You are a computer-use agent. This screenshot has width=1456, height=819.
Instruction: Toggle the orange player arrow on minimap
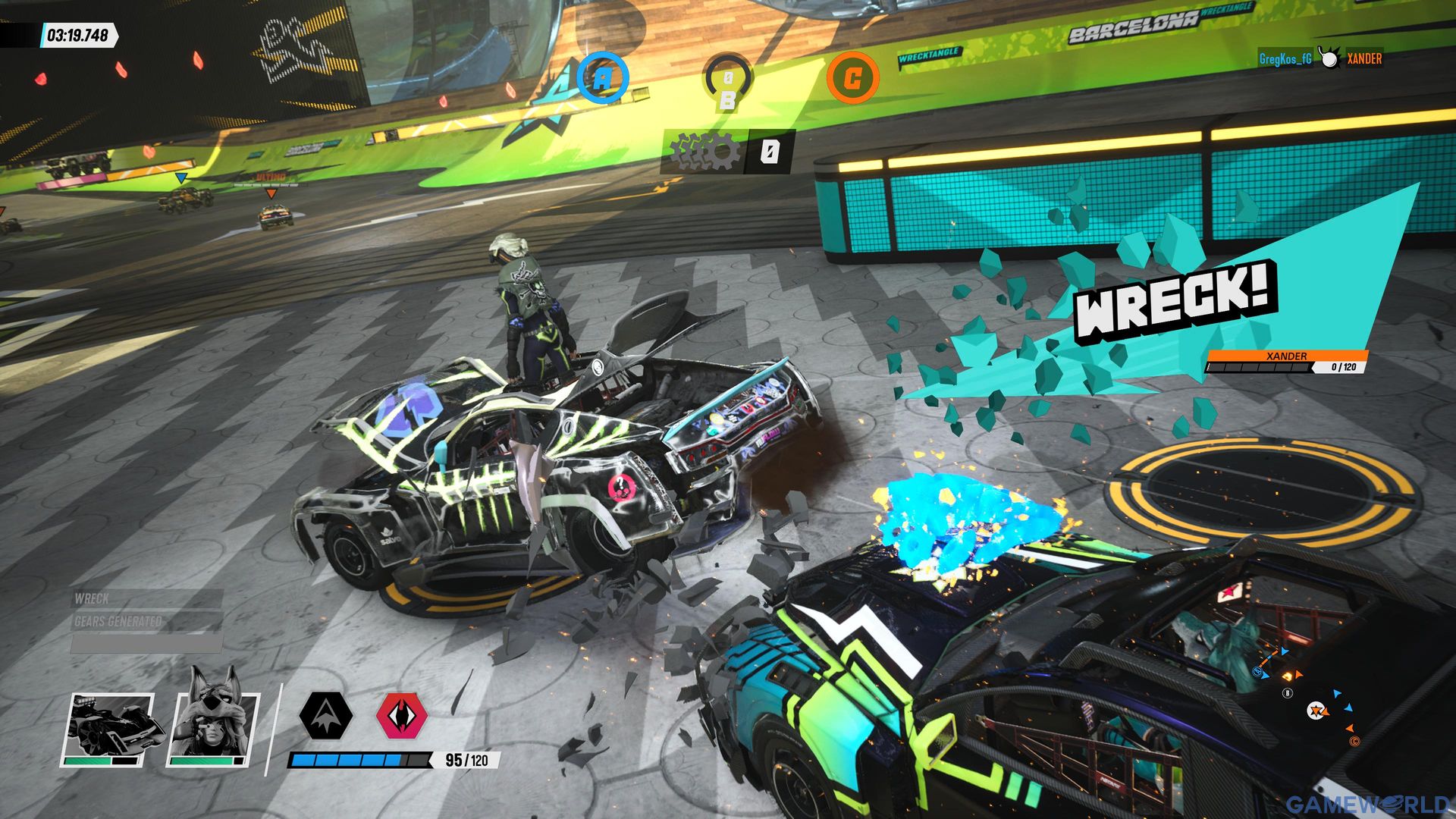pyautogui.click(x=1326, y=713)
